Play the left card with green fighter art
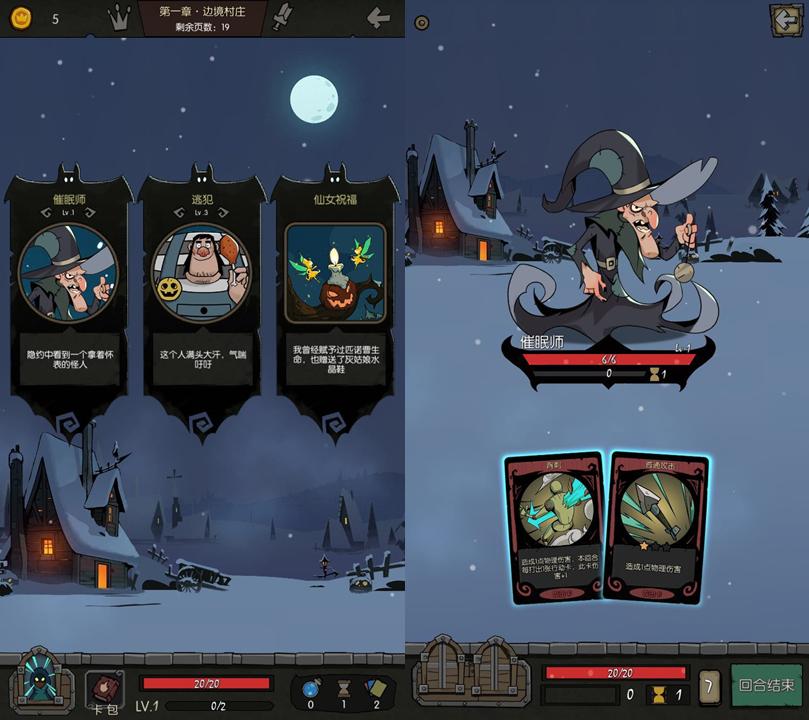This screenshot has height=720, width=809. pos(553,527)
